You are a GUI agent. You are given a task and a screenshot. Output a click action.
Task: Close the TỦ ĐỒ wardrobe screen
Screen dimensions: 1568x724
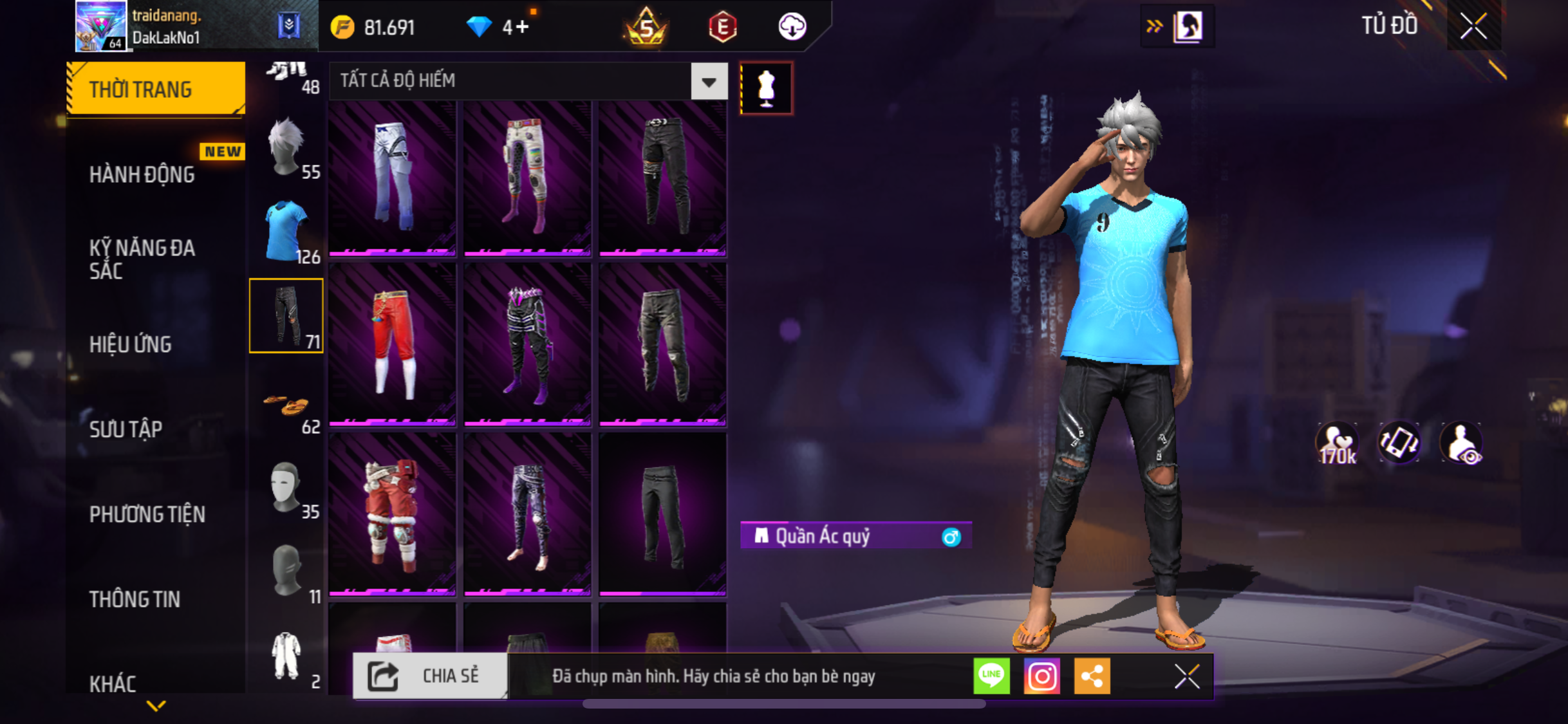coord(1473,26)
